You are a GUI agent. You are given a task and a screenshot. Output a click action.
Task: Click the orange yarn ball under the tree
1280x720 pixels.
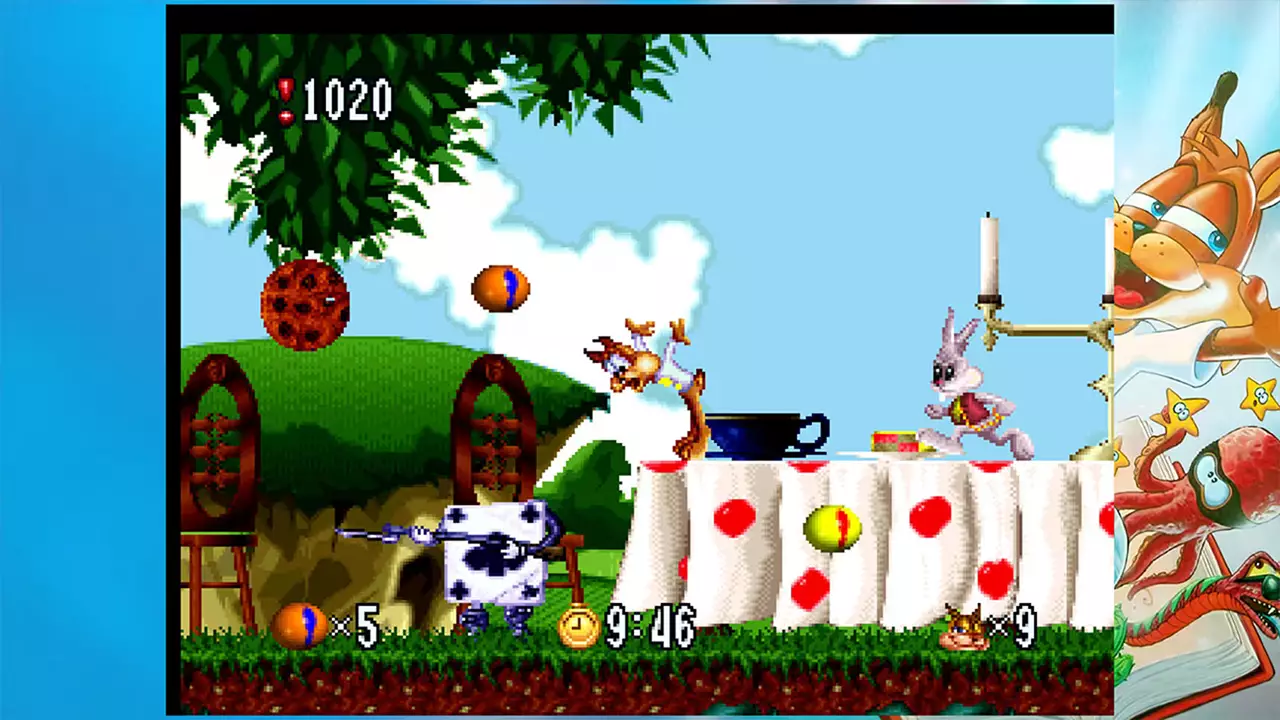(500, 287)
